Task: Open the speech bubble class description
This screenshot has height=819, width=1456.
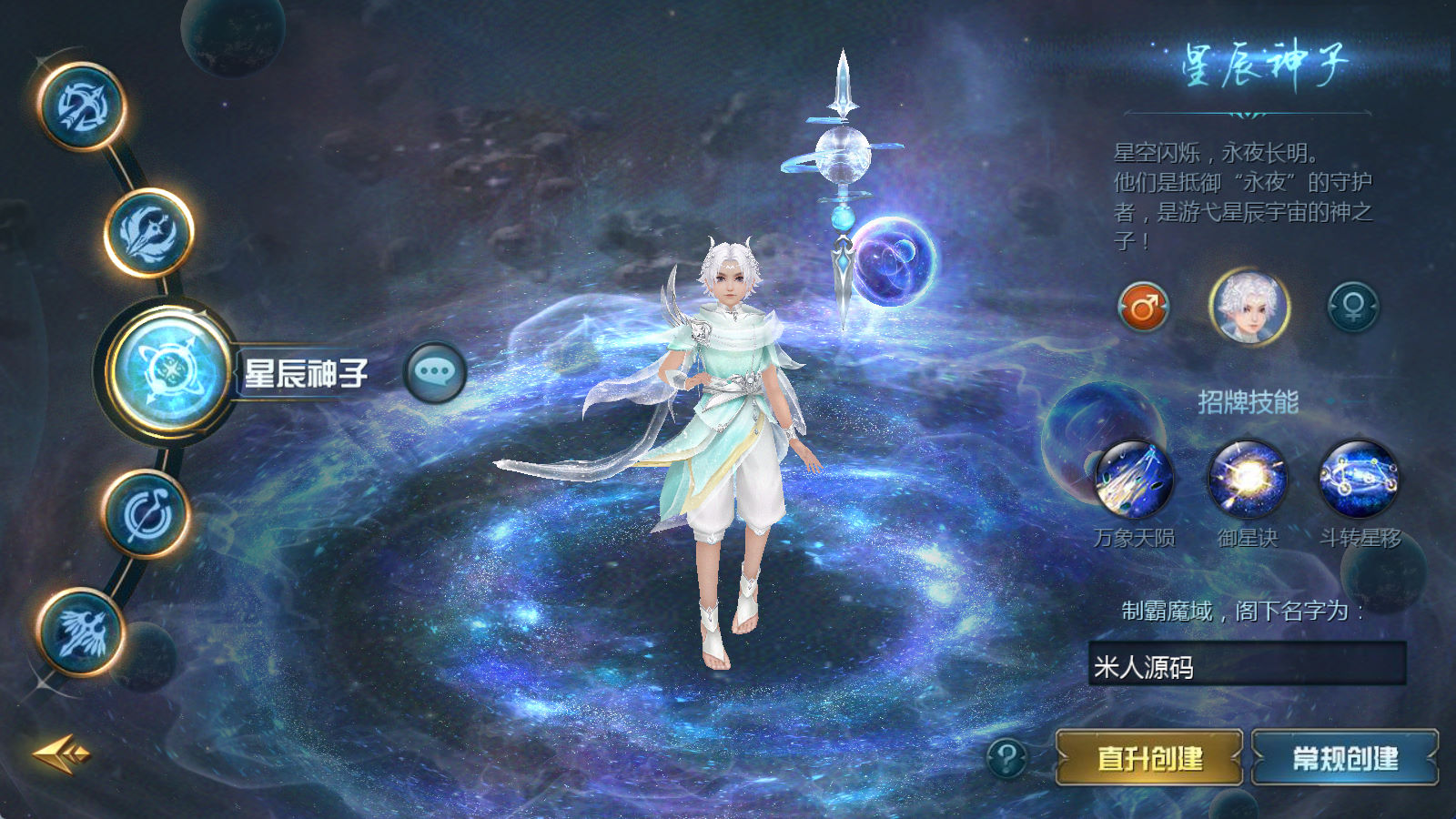Action: [435, 371]
